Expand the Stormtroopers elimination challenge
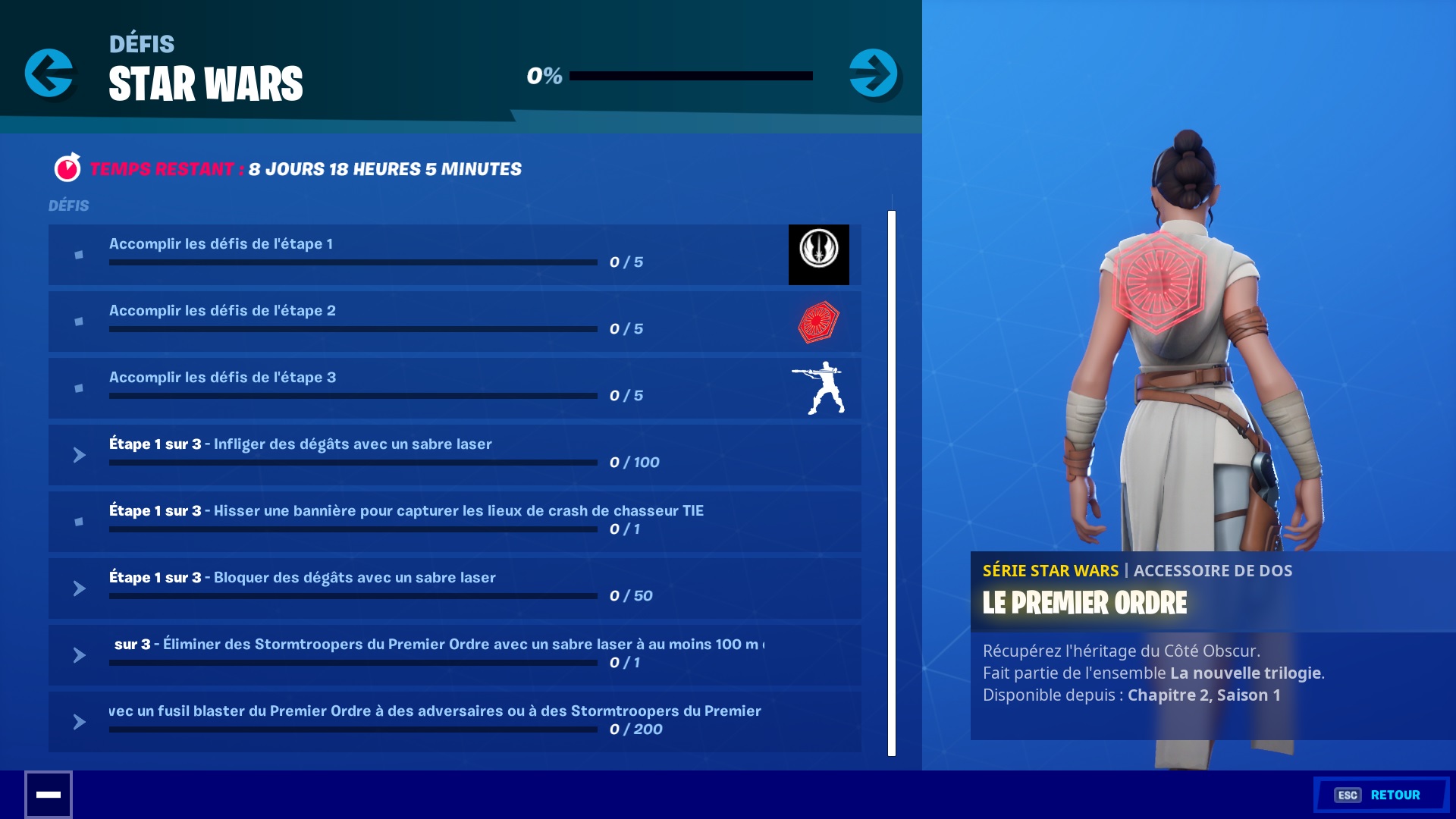The image size is (1456, 819). coord(79,654)
